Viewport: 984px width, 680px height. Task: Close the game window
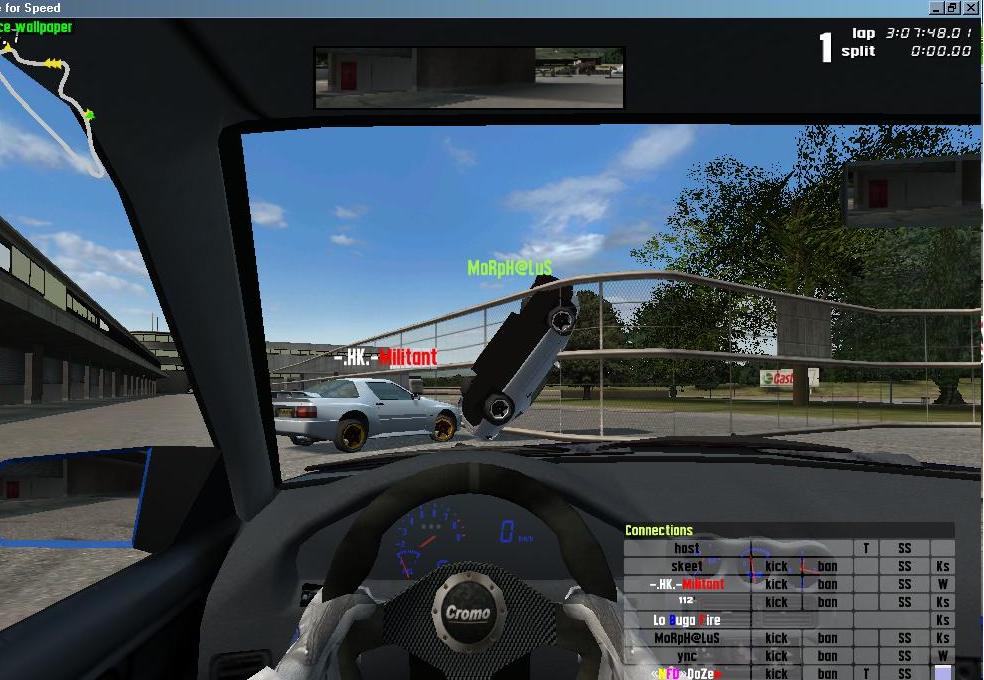coord(971,7)
